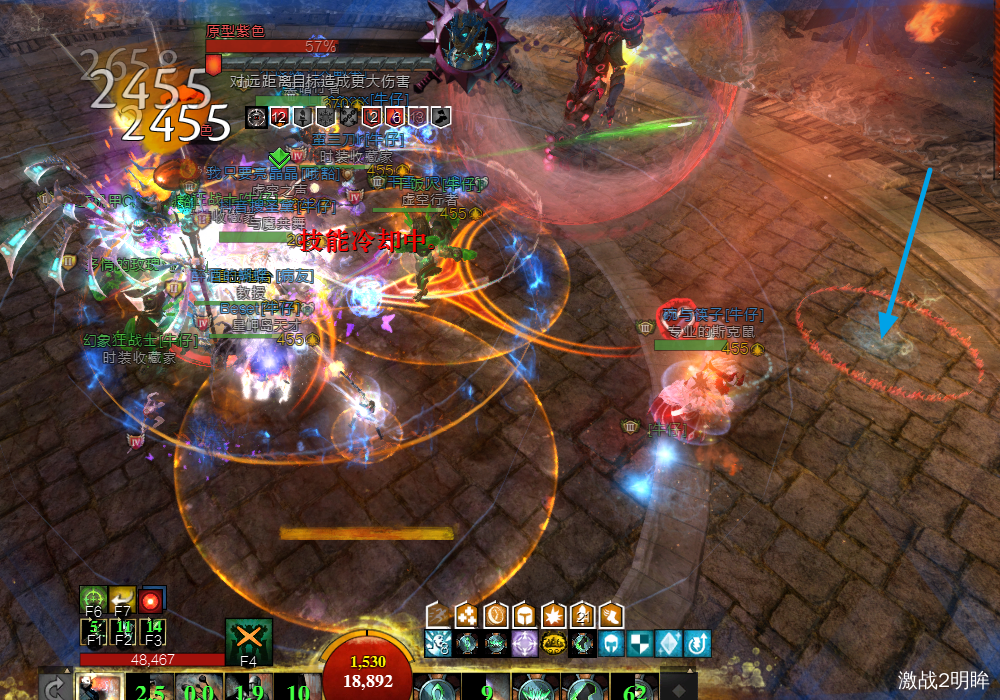Click the healing cross boon icon
Viewport: 1000px width, 700px height.
465,614
